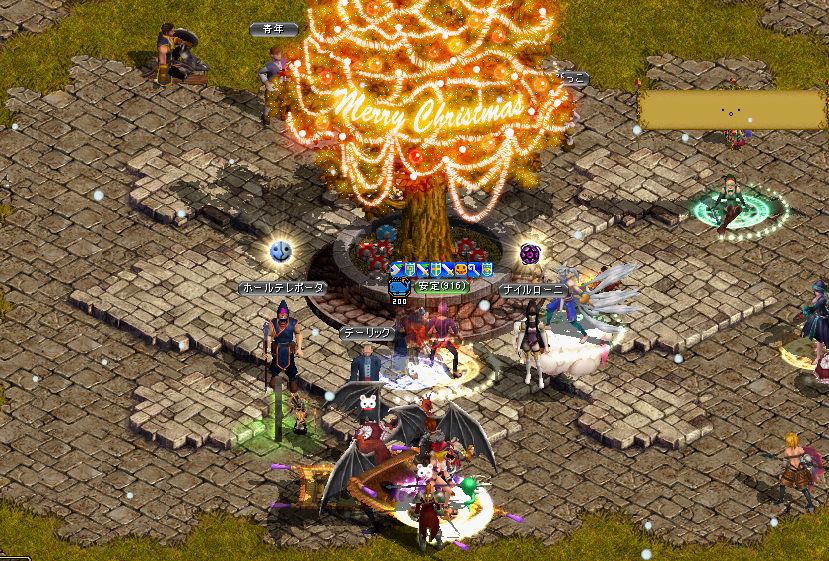Select the blue whale icon marked 200
The width and height of the screenshot is (829, 561).
click(398, 287)
